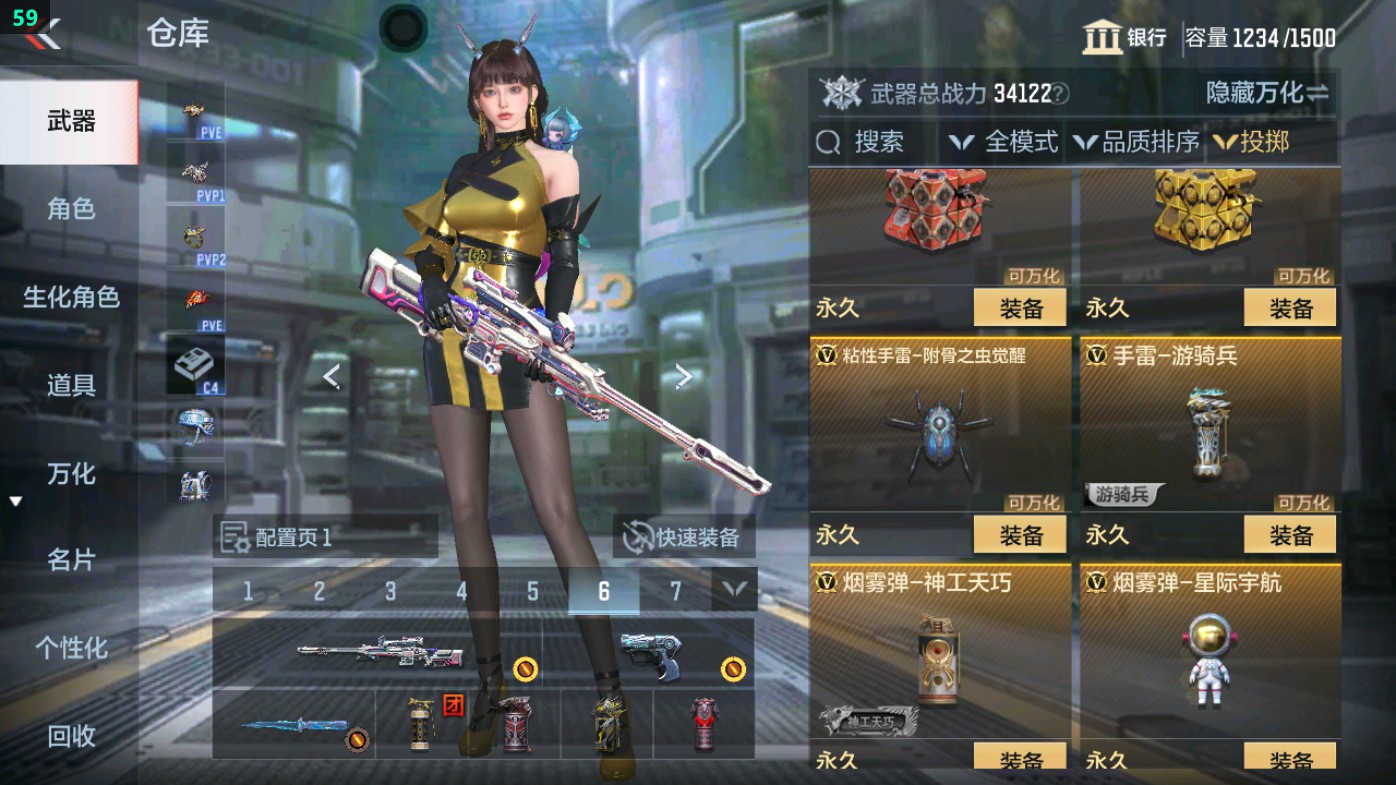Switch to the 回收 tab

69,737
